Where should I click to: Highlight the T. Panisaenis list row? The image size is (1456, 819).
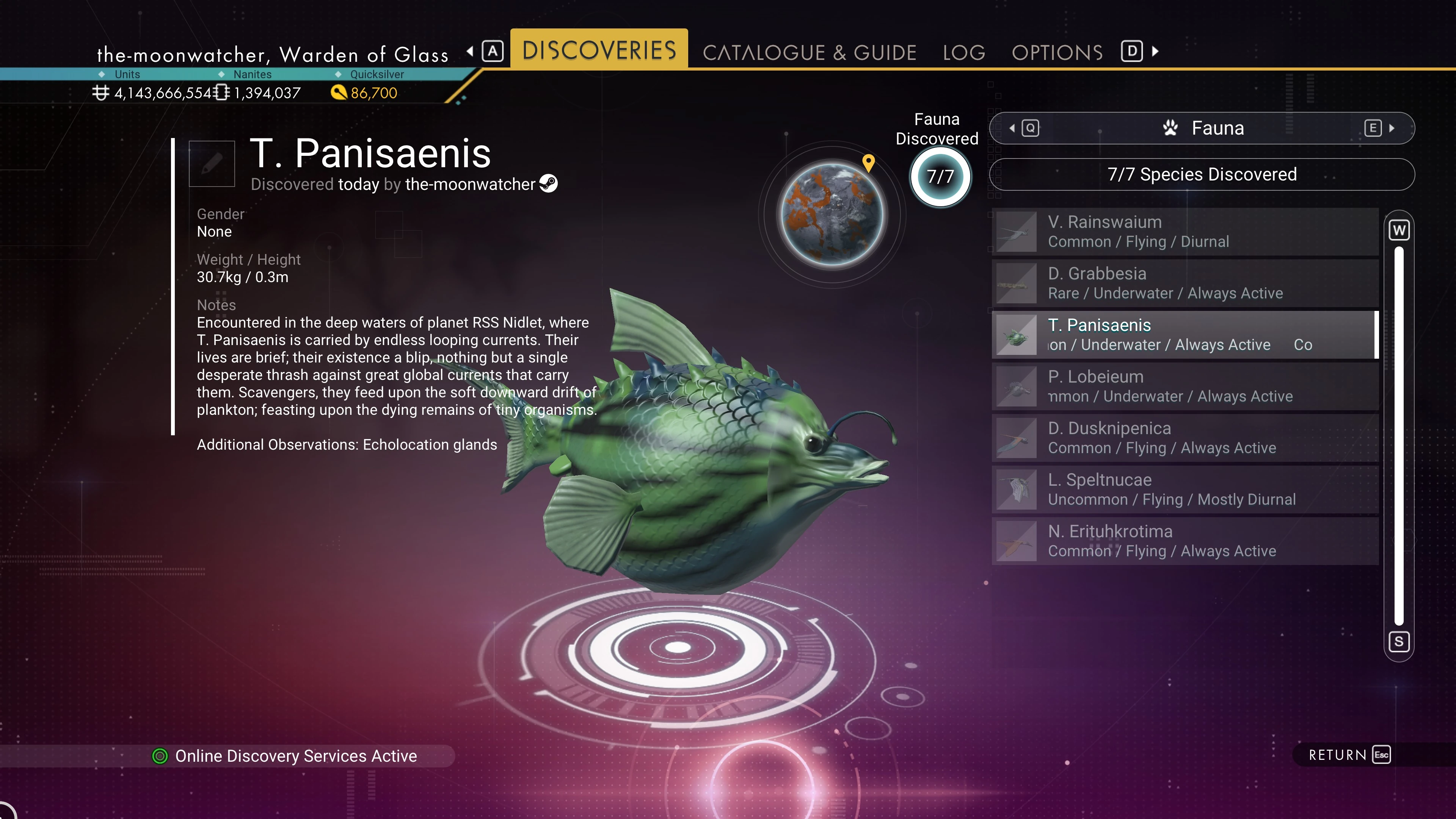(x=1185, y=334)
